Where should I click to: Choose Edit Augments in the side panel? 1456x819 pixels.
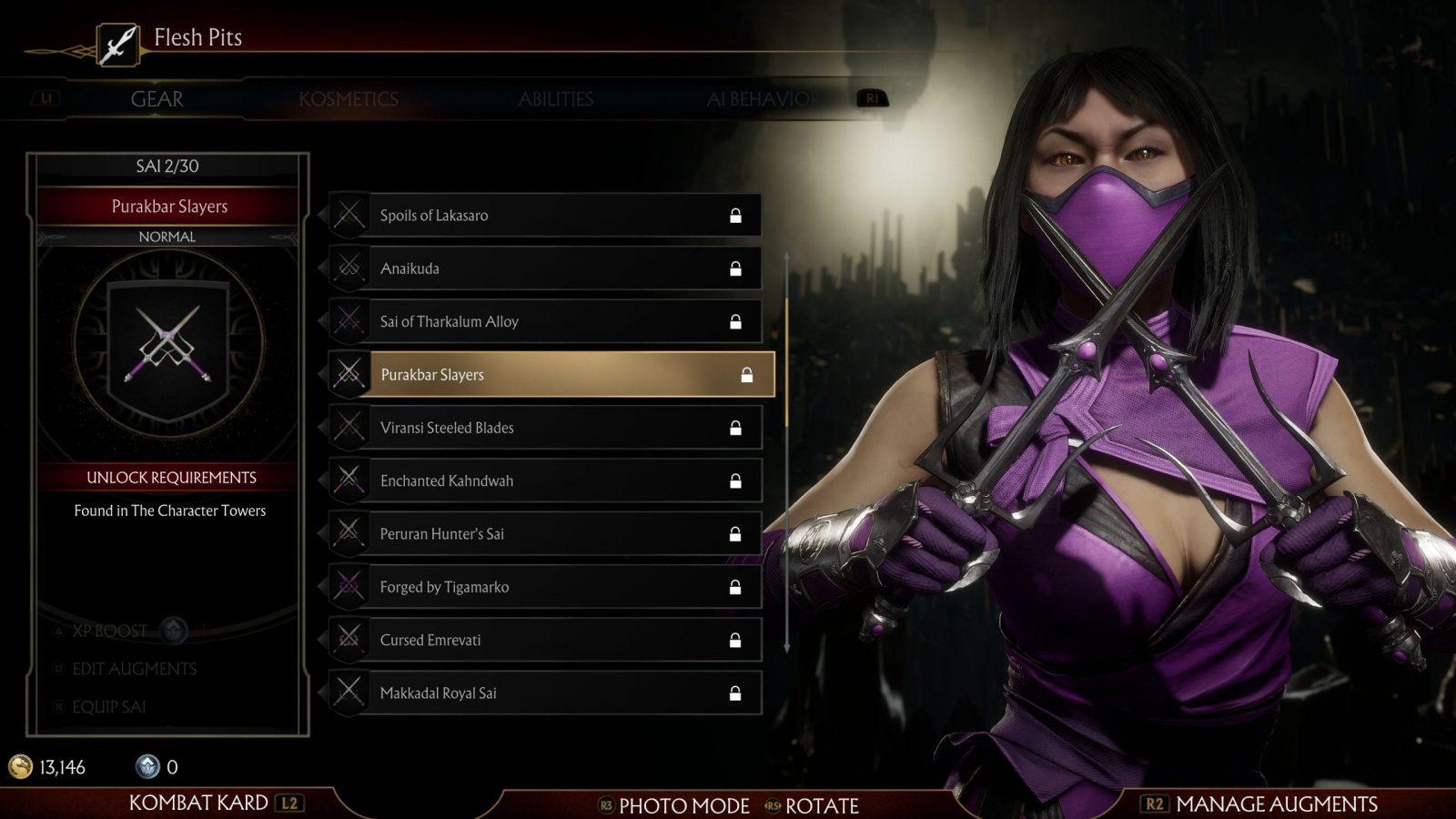(133, 669)
